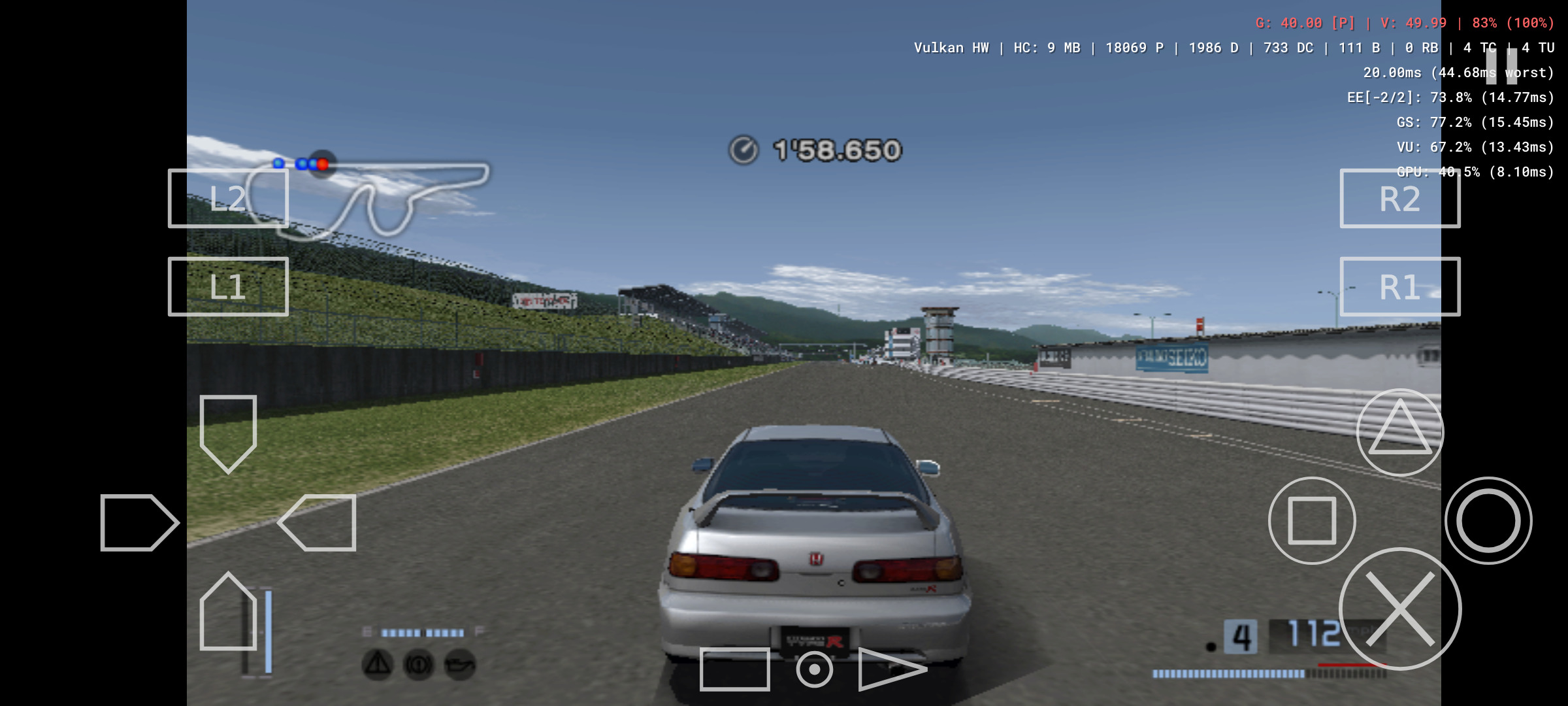Pause emulation with the pause icon
Image resolution: width=1568 pixels, height=706 pixels.
click(1501, 65)
